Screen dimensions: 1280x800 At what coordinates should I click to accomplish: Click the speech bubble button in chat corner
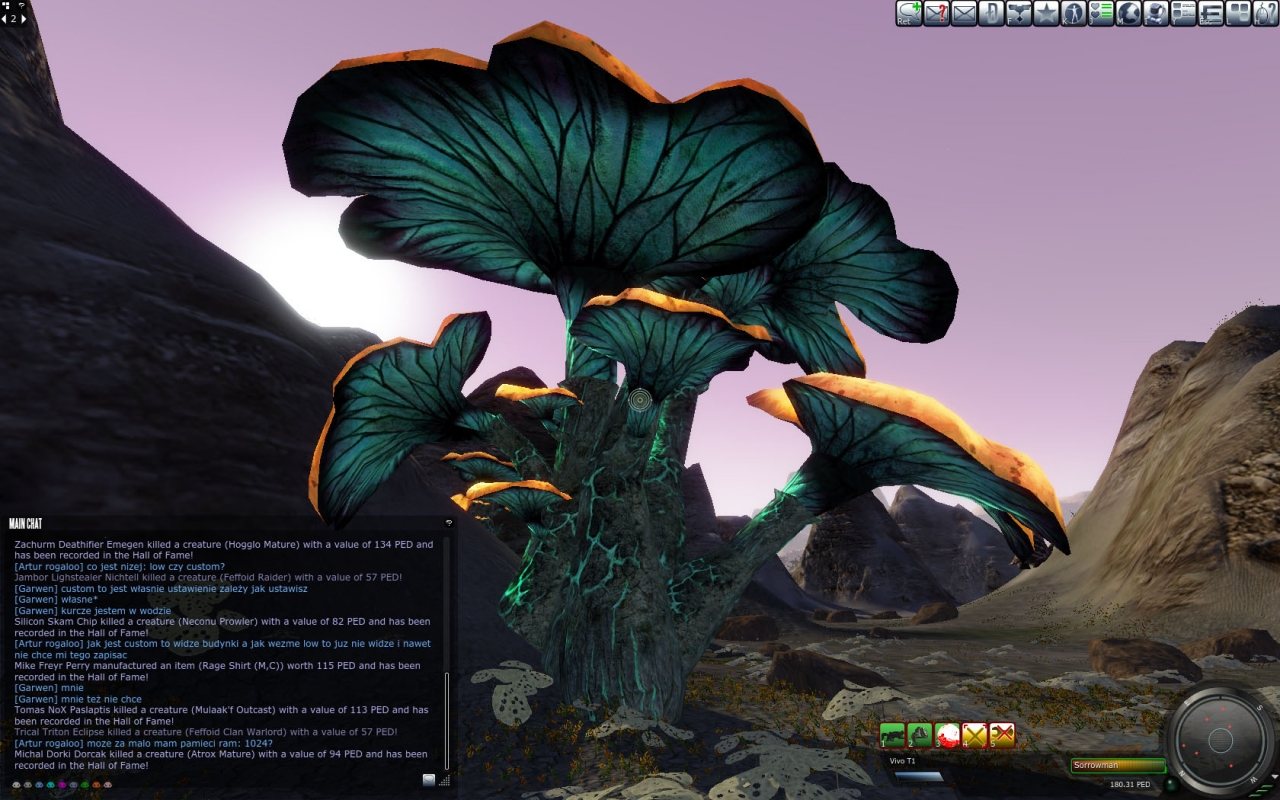click(429, 780)
